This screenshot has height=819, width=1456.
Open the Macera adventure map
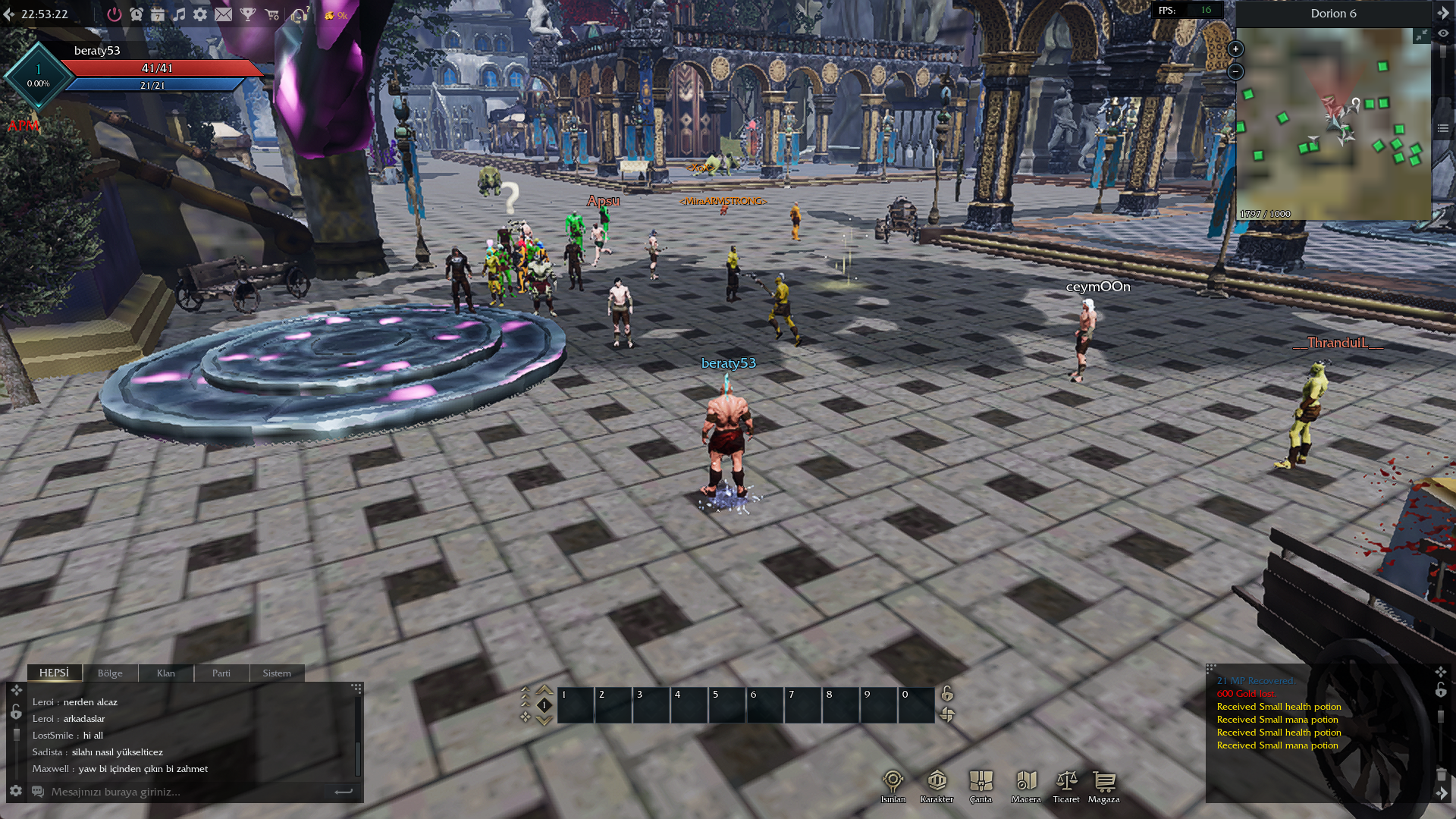pyautogui.click(x=1026, y=786)
